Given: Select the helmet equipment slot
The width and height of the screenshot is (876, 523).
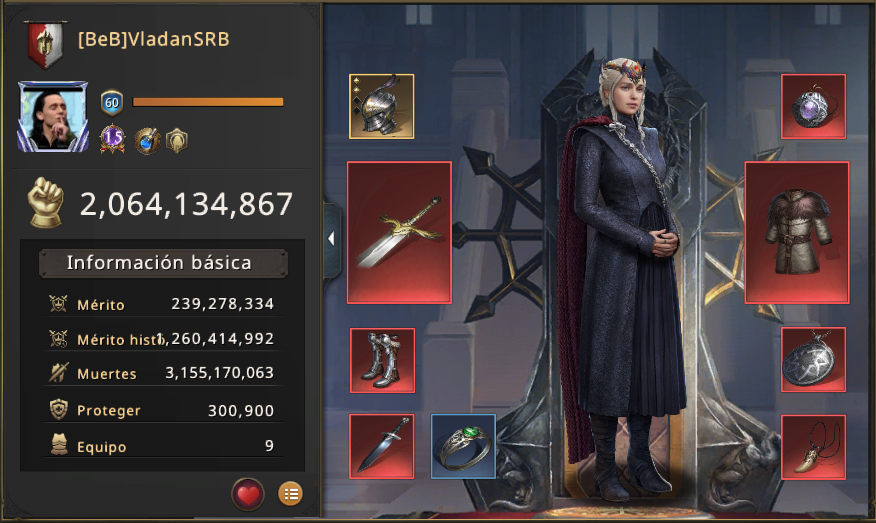Looking at the screenshot, I should [x=381, y=106].
